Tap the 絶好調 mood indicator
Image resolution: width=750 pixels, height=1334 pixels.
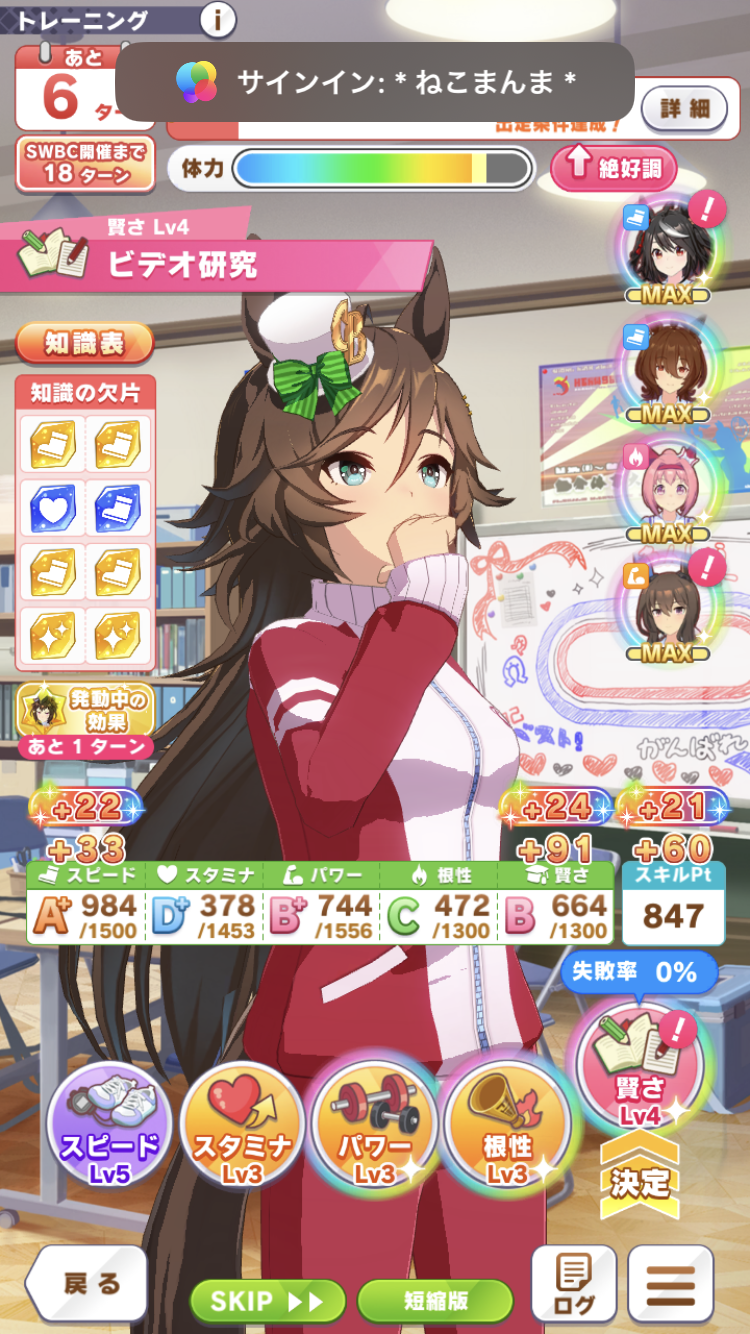(x=613, y=167)
